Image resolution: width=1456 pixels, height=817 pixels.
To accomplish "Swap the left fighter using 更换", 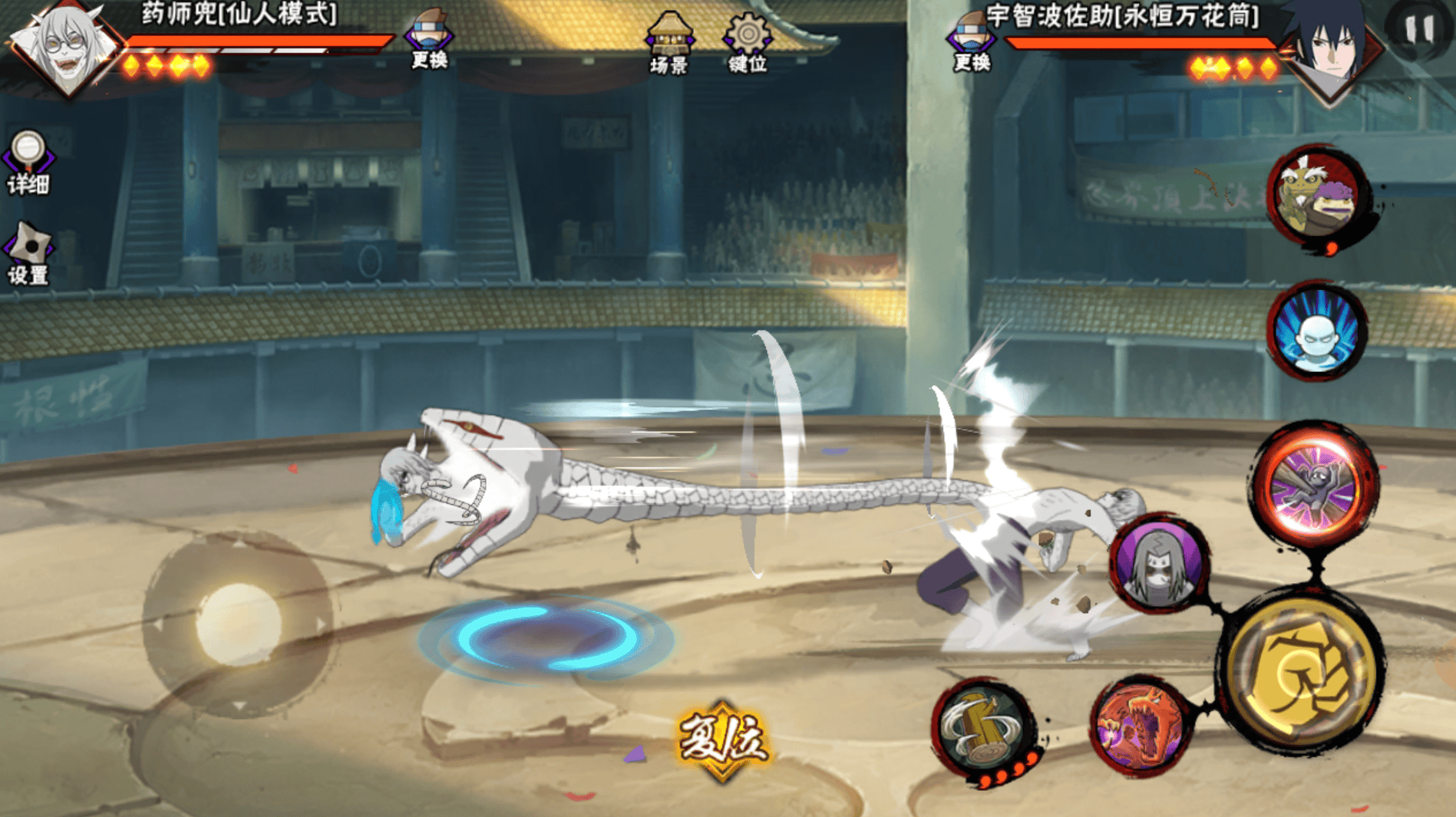I will point(429,40).
